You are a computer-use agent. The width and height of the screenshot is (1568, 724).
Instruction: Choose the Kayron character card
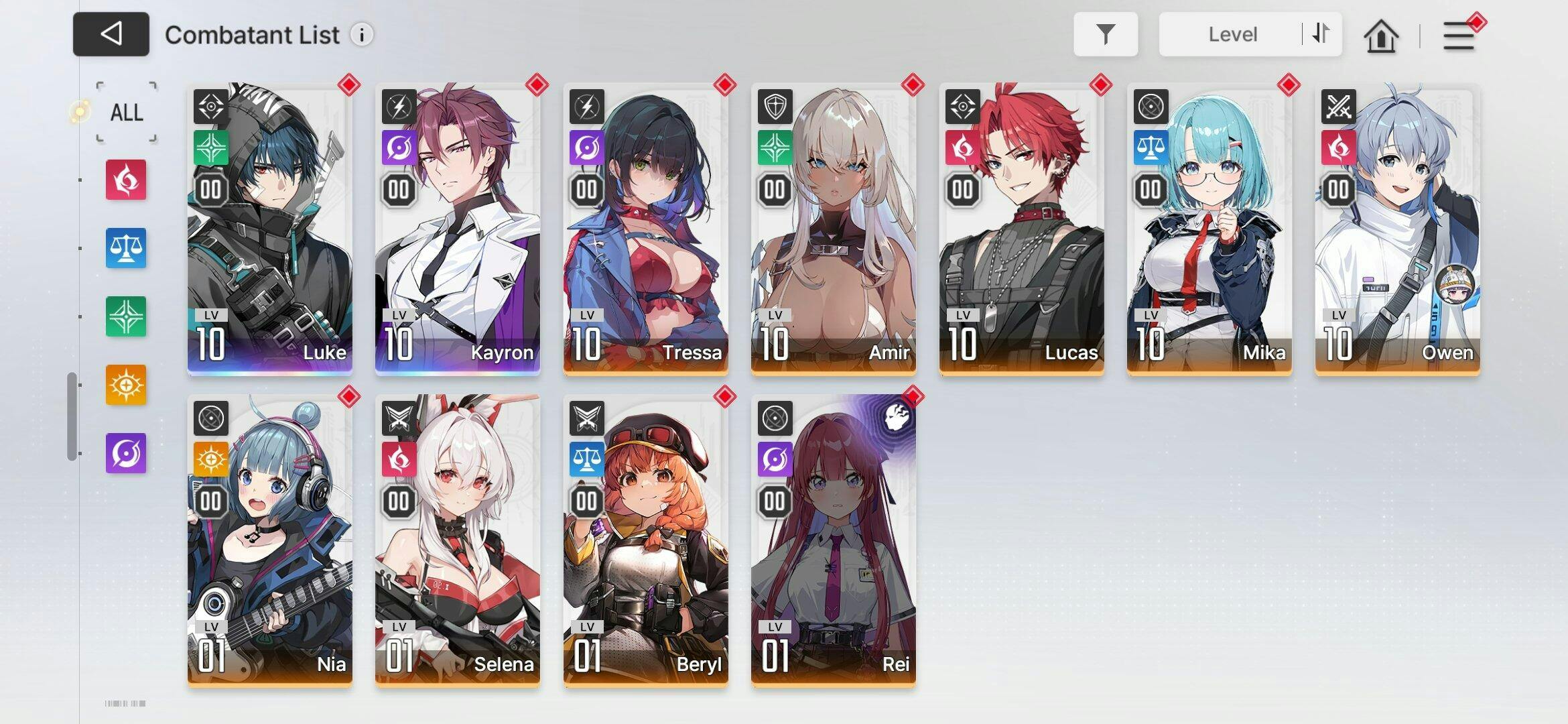click(458, 228)
